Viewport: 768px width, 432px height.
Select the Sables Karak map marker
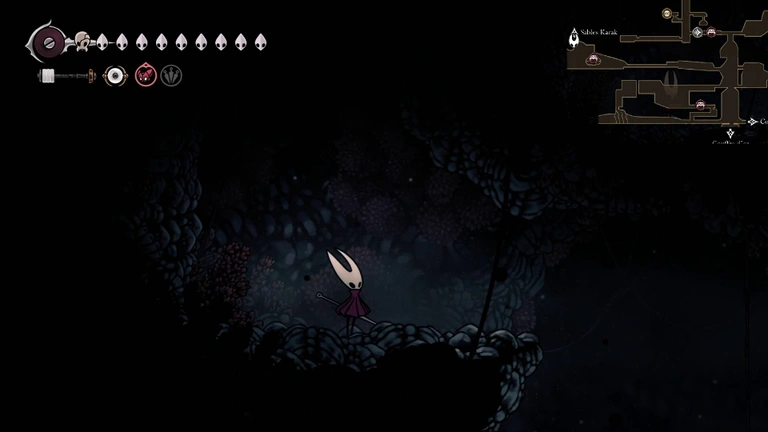[x=575, y=37]
